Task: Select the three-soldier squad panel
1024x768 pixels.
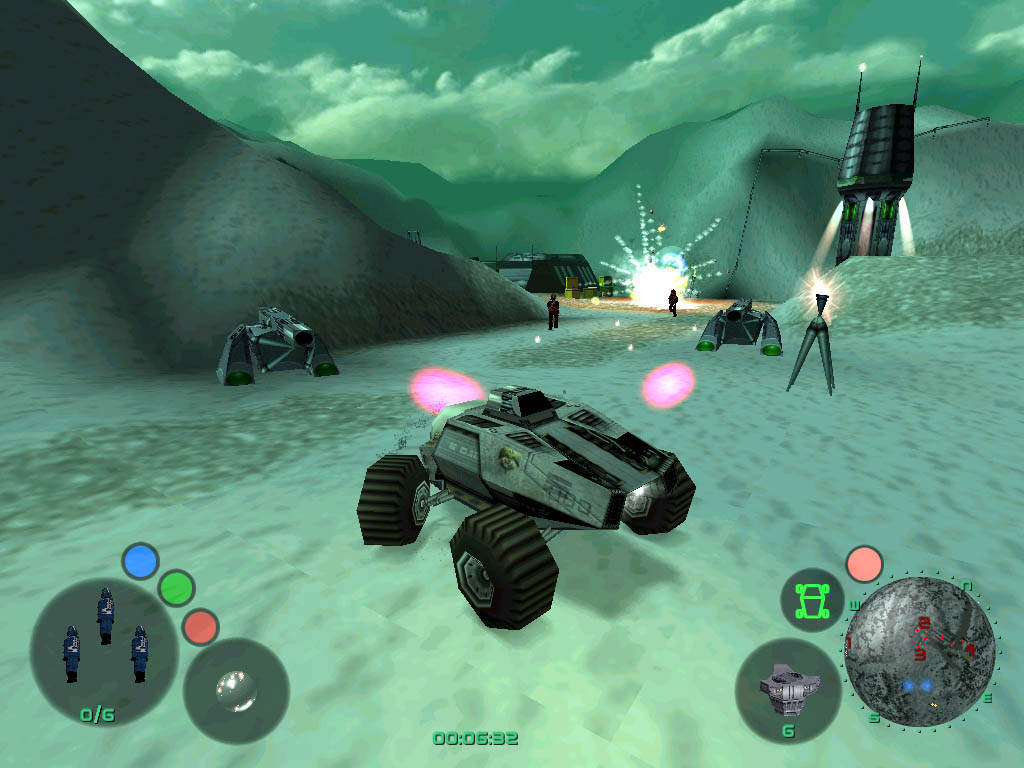Action: (104, 651)
